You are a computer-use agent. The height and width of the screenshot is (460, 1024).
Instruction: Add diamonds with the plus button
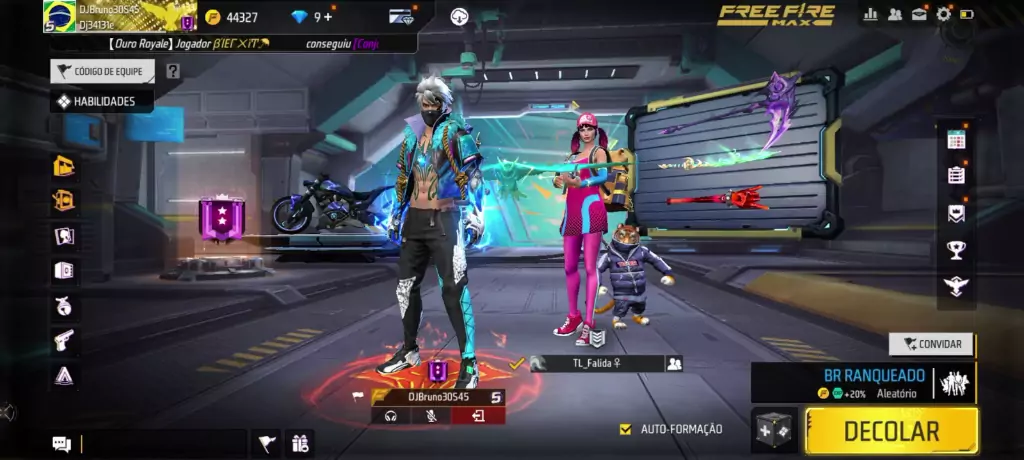[x=329, y=17]
